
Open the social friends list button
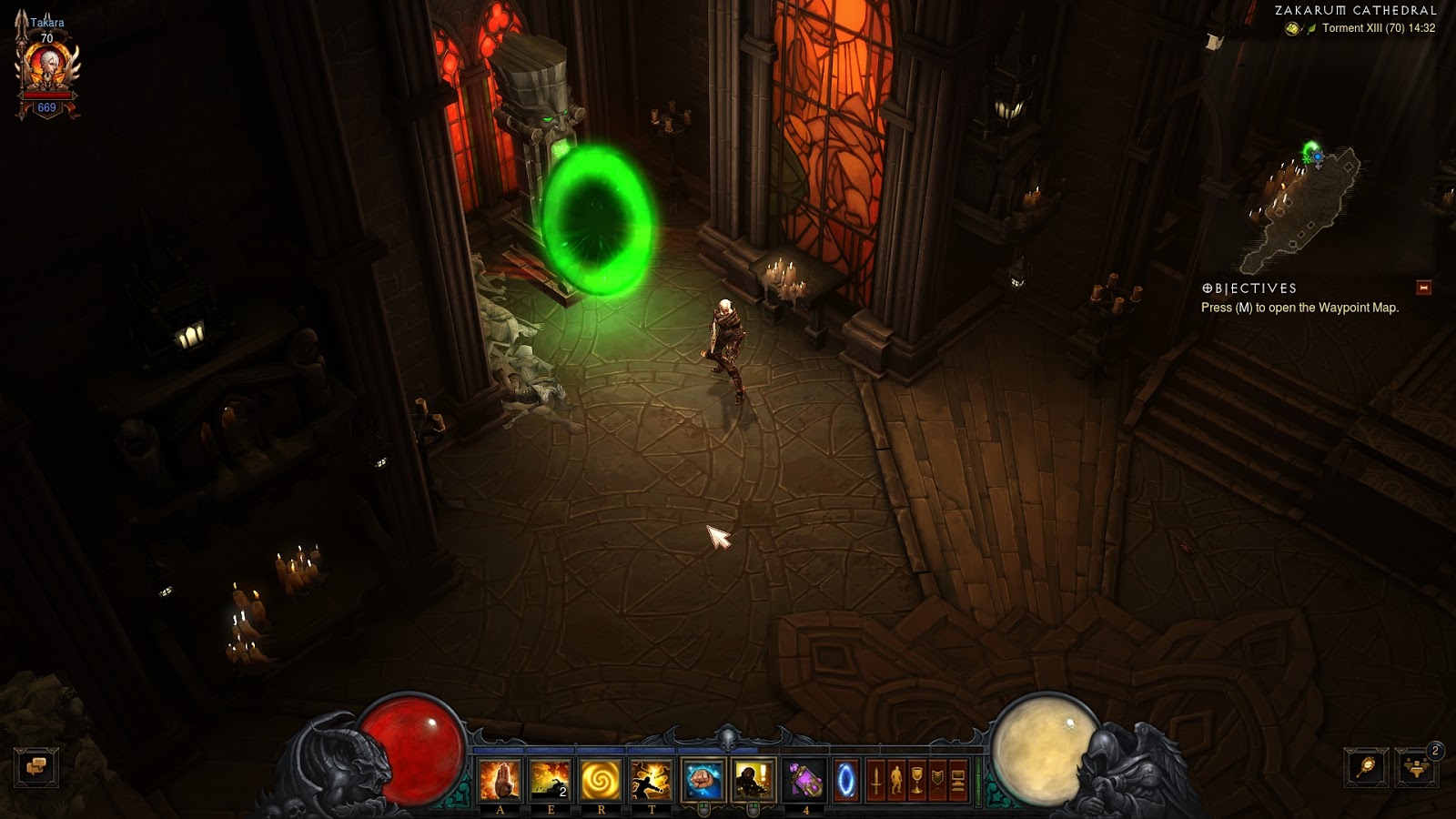1416,767
